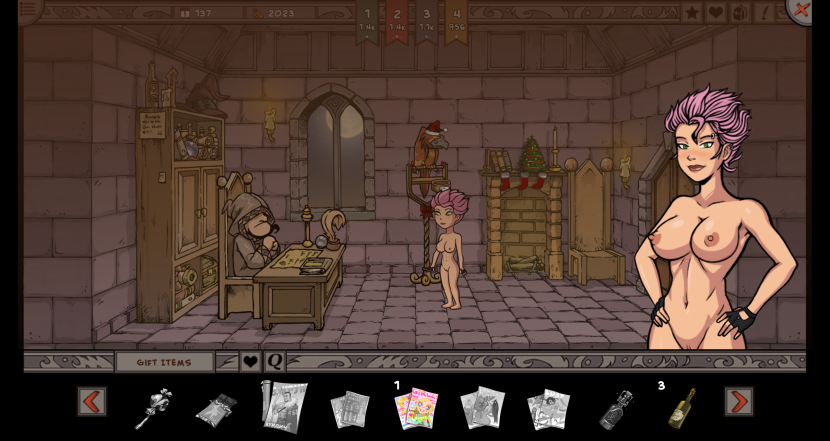Select the greyed-out wrapped candy item
This screenshot has height=441, width=830.
point(216,408)
